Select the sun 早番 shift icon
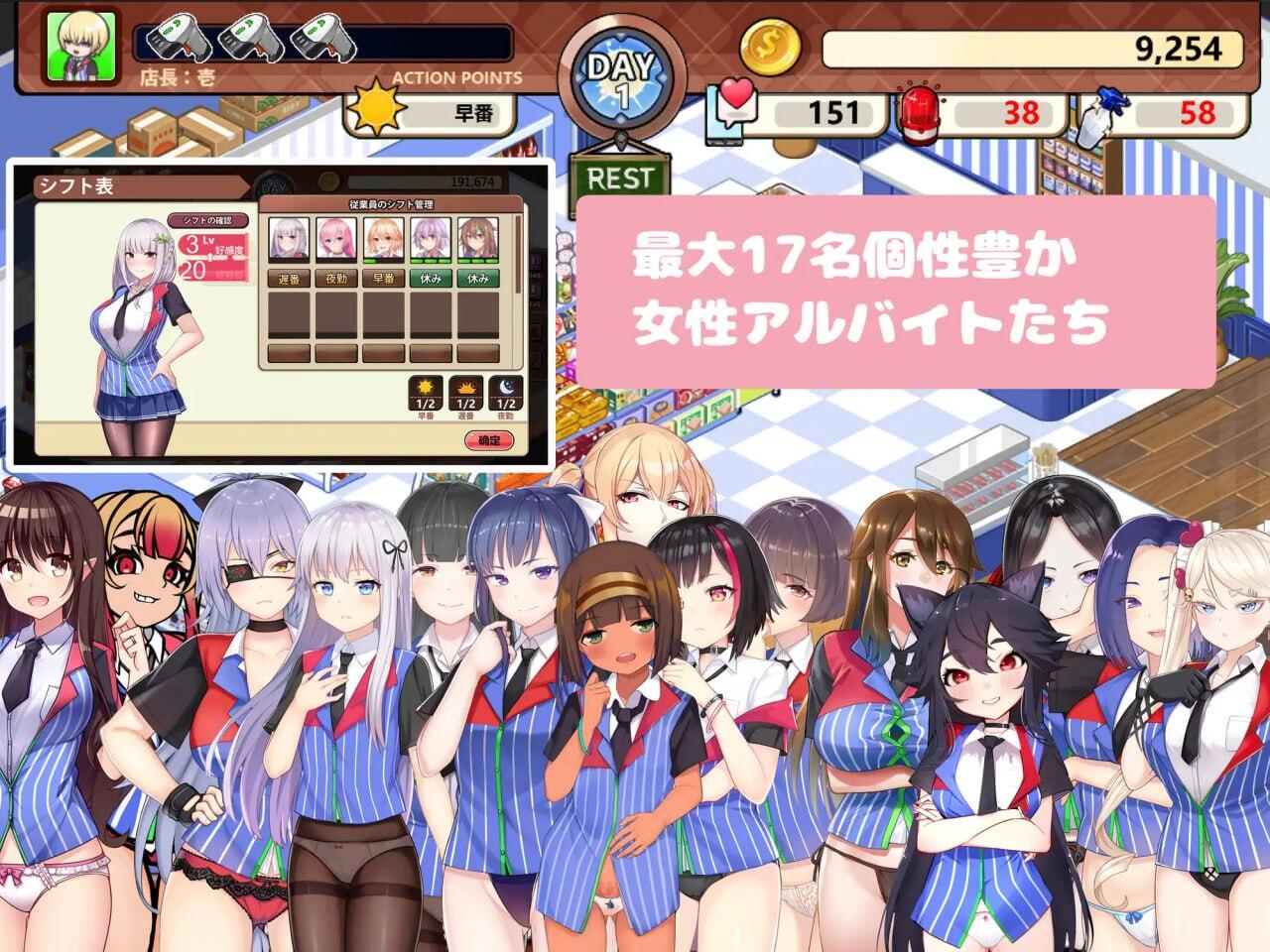The image size is (1270, 952). click(425, 391)
